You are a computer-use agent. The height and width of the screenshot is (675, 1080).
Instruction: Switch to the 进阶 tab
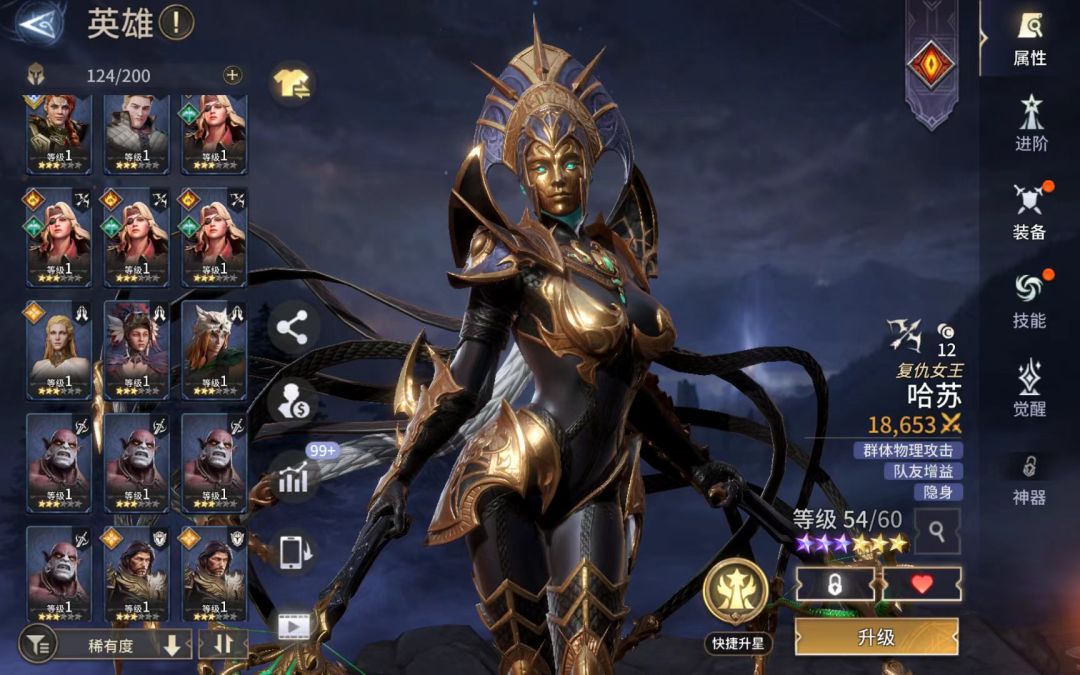click(x=1030, y=124)
